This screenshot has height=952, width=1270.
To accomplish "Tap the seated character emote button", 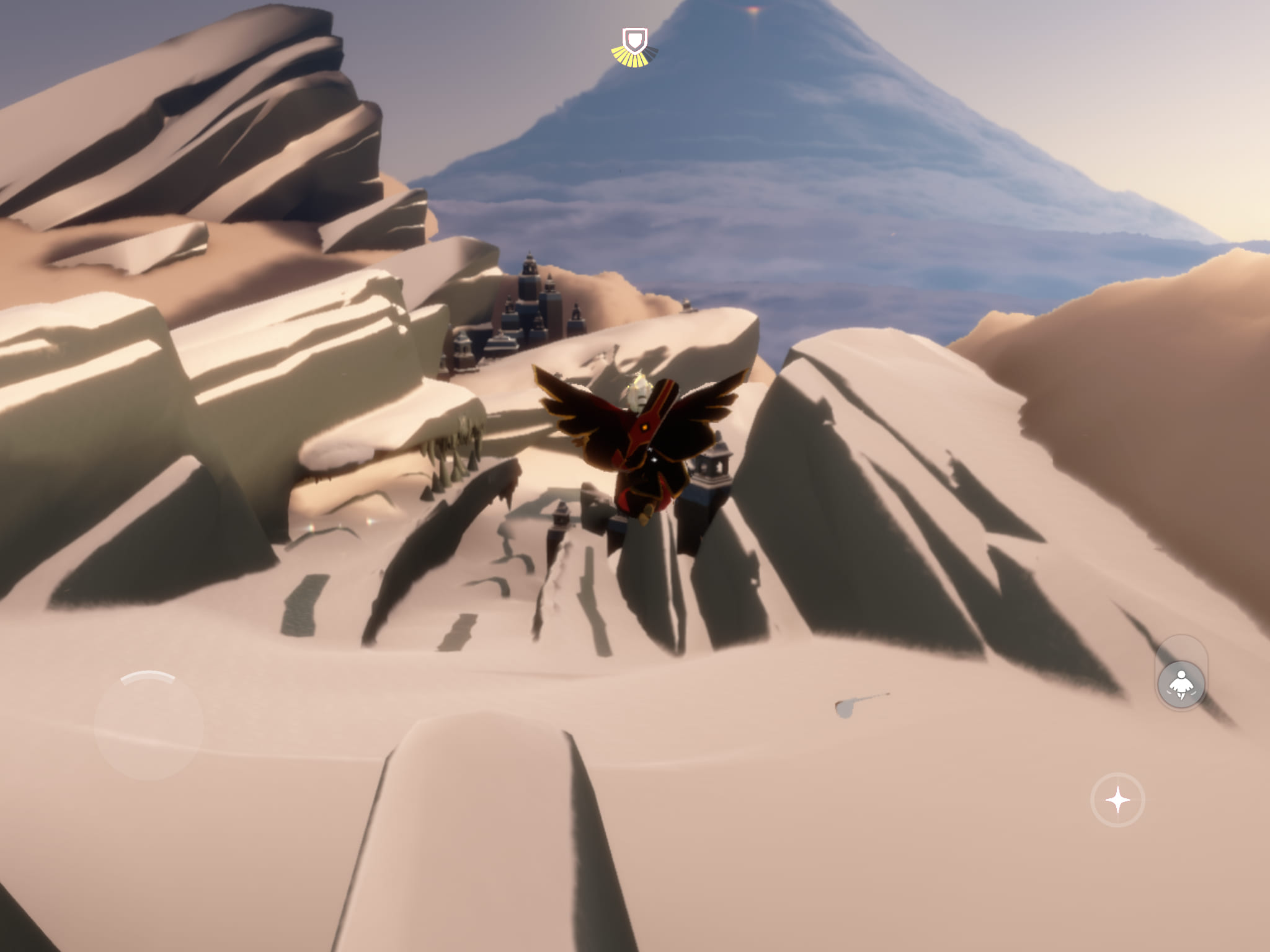I will [x=1181, y=684].
